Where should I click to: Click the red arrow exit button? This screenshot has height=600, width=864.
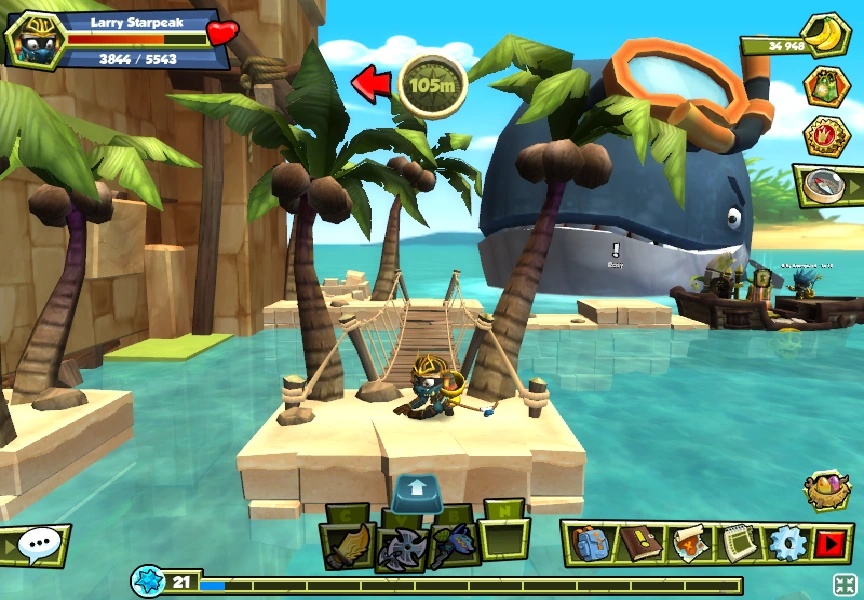point(831,543)
